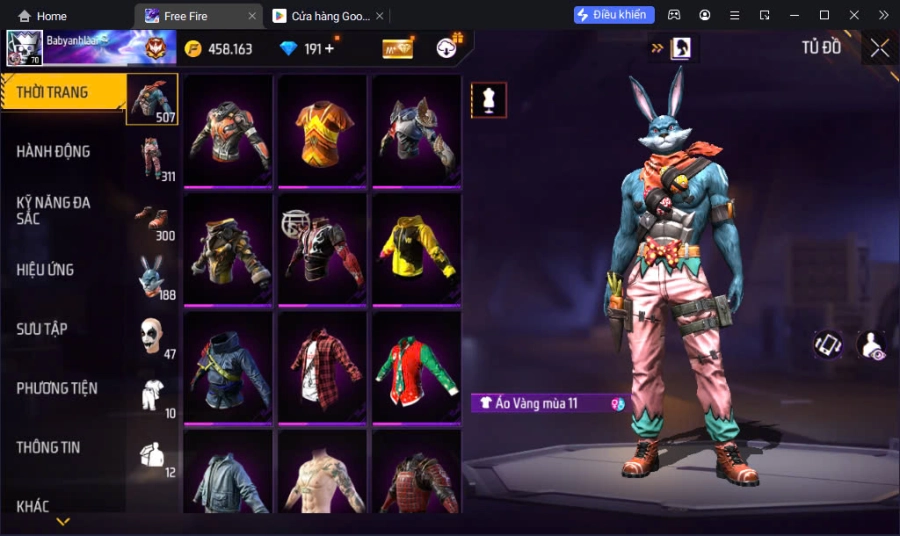Add diamonds with the plus button
The height and width of the screenshot is (536, 900).
[329, 48]
